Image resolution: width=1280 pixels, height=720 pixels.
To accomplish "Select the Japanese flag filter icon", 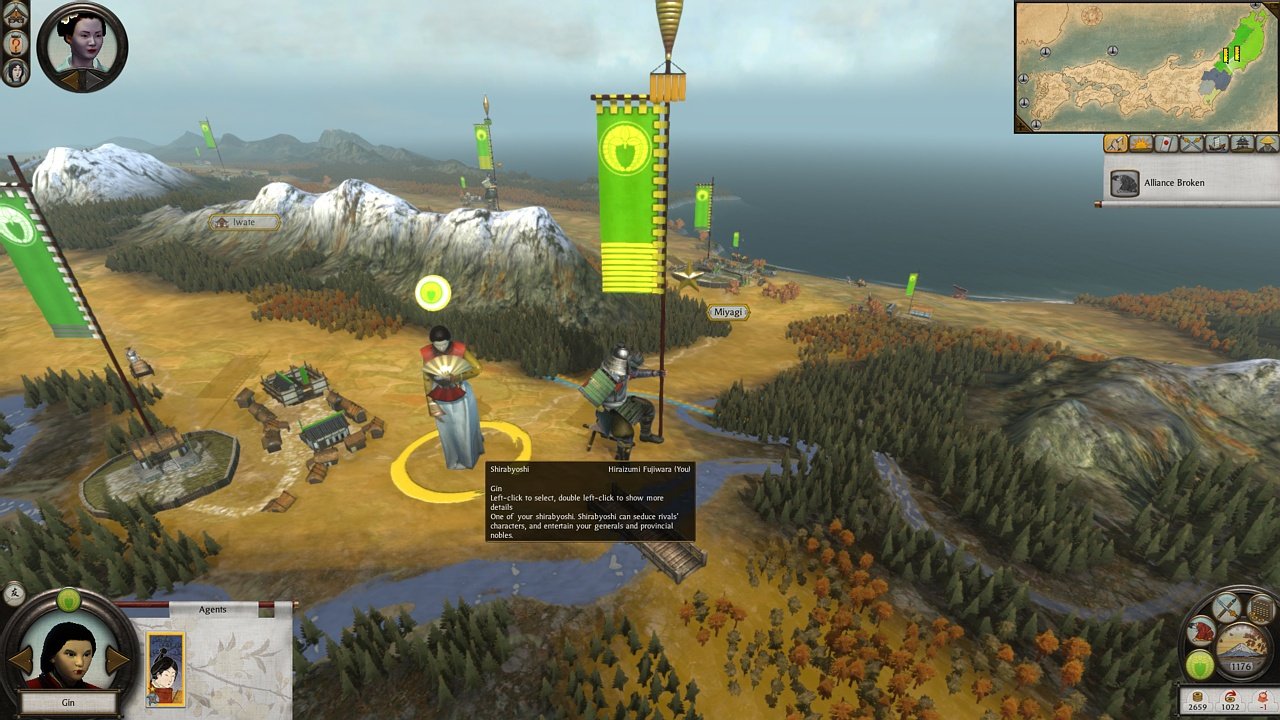I will tap(1165, 144).
